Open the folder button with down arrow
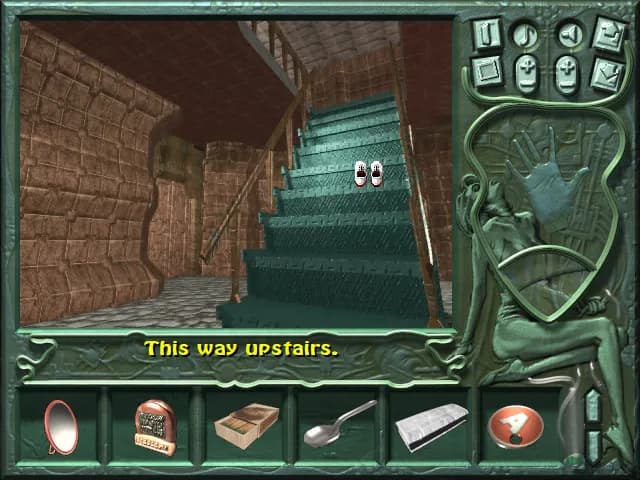This screenshot has width=640, height=480. (608, 73)
